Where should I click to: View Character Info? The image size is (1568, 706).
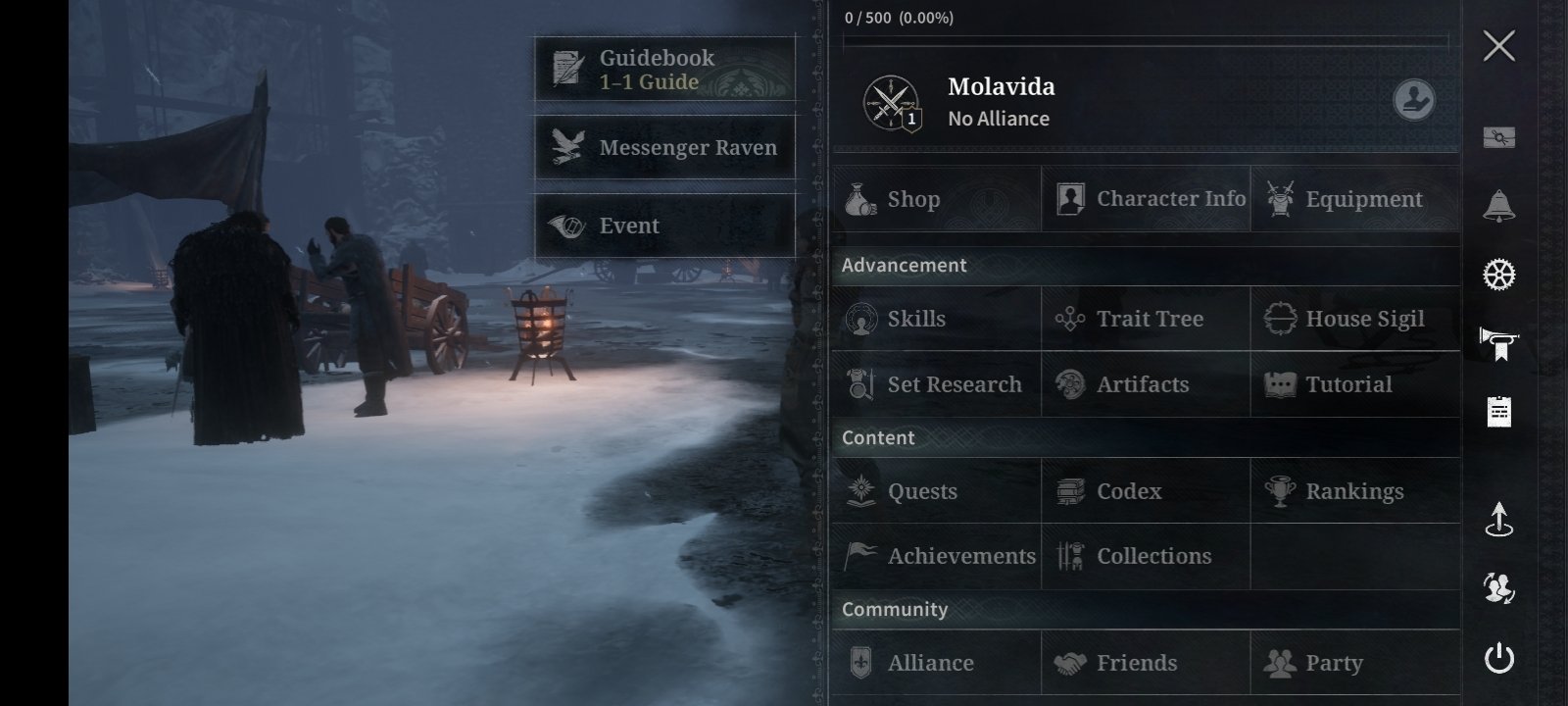[x=1146, y=199]
